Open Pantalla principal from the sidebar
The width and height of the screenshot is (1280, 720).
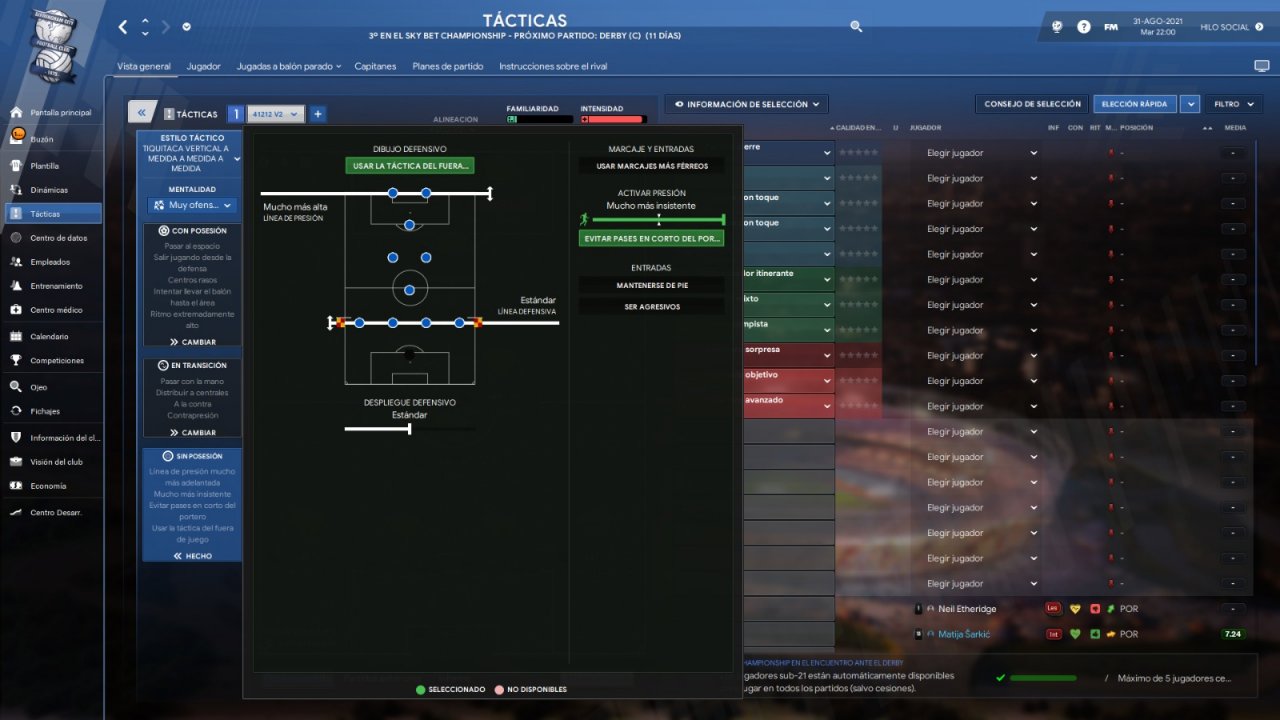[x=60, y=113]
